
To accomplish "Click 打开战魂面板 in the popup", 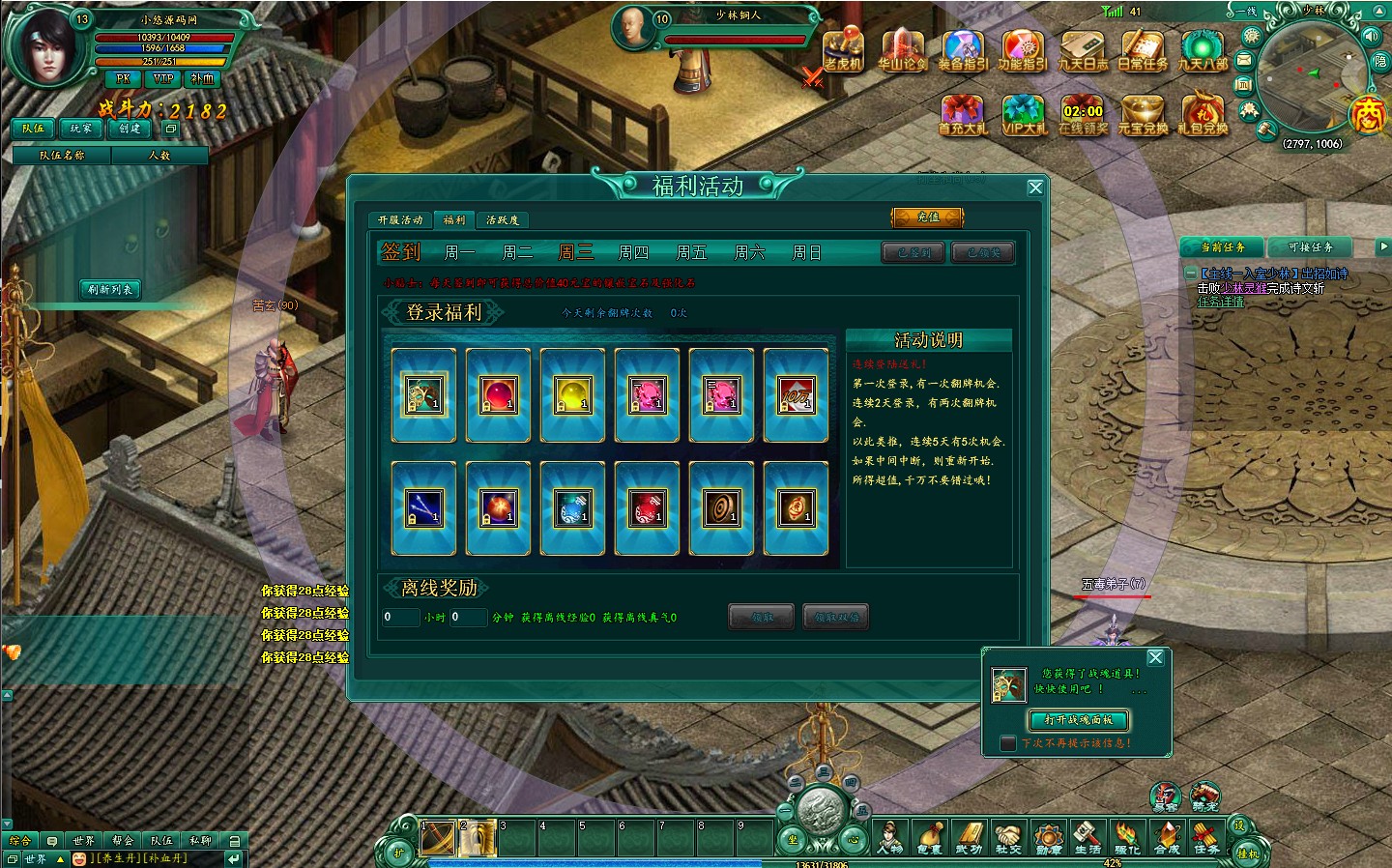I will pos(1078,720).
